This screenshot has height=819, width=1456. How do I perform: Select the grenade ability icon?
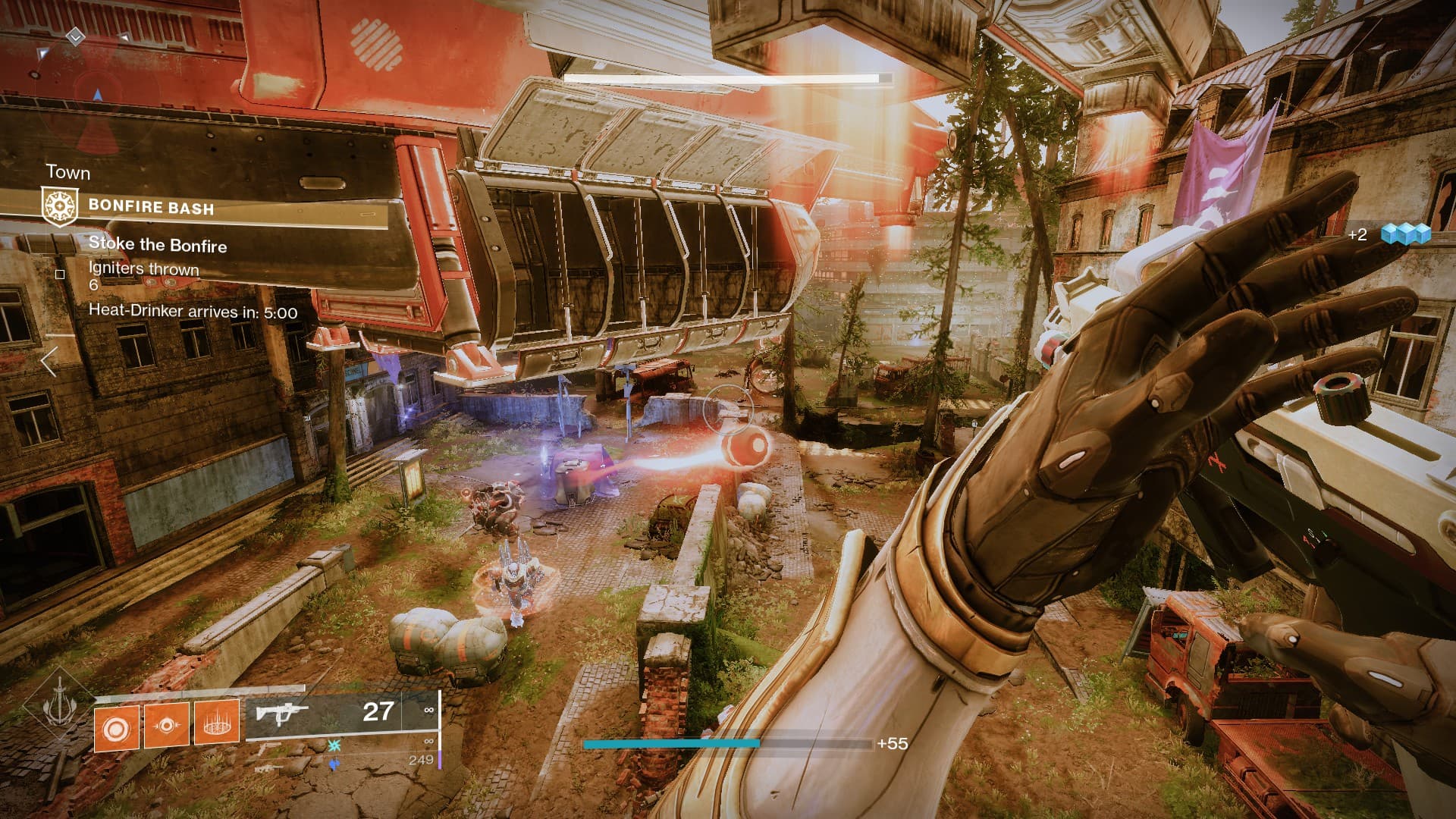point(116,726)
